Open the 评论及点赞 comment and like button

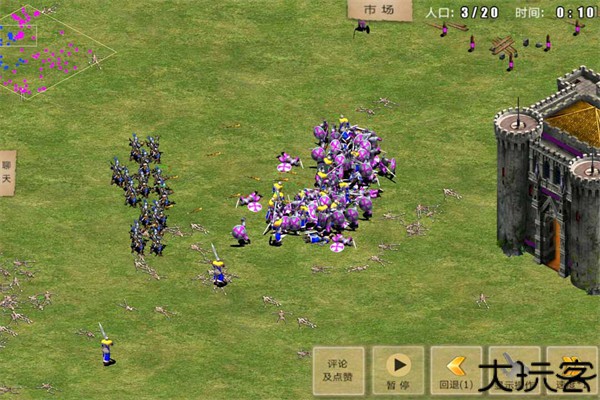click(338, 371)
